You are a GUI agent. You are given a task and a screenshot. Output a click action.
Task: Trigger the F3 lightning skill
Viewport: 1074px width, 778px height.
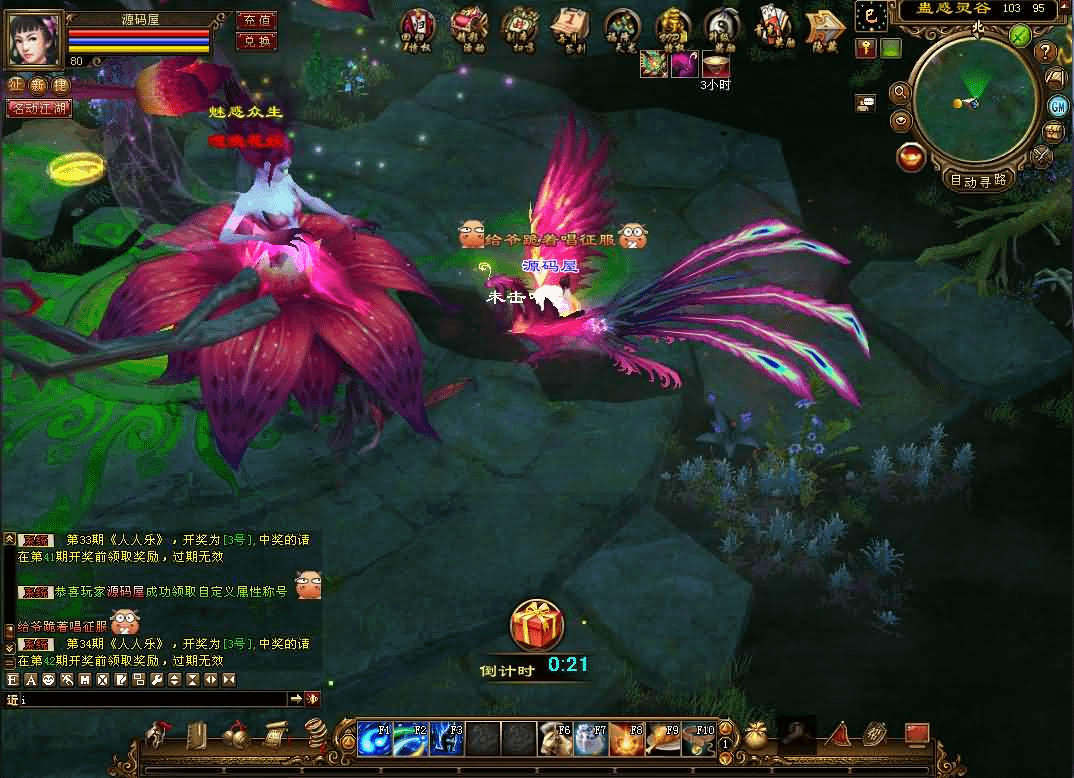pyautogui.click(x=446, y=739)
